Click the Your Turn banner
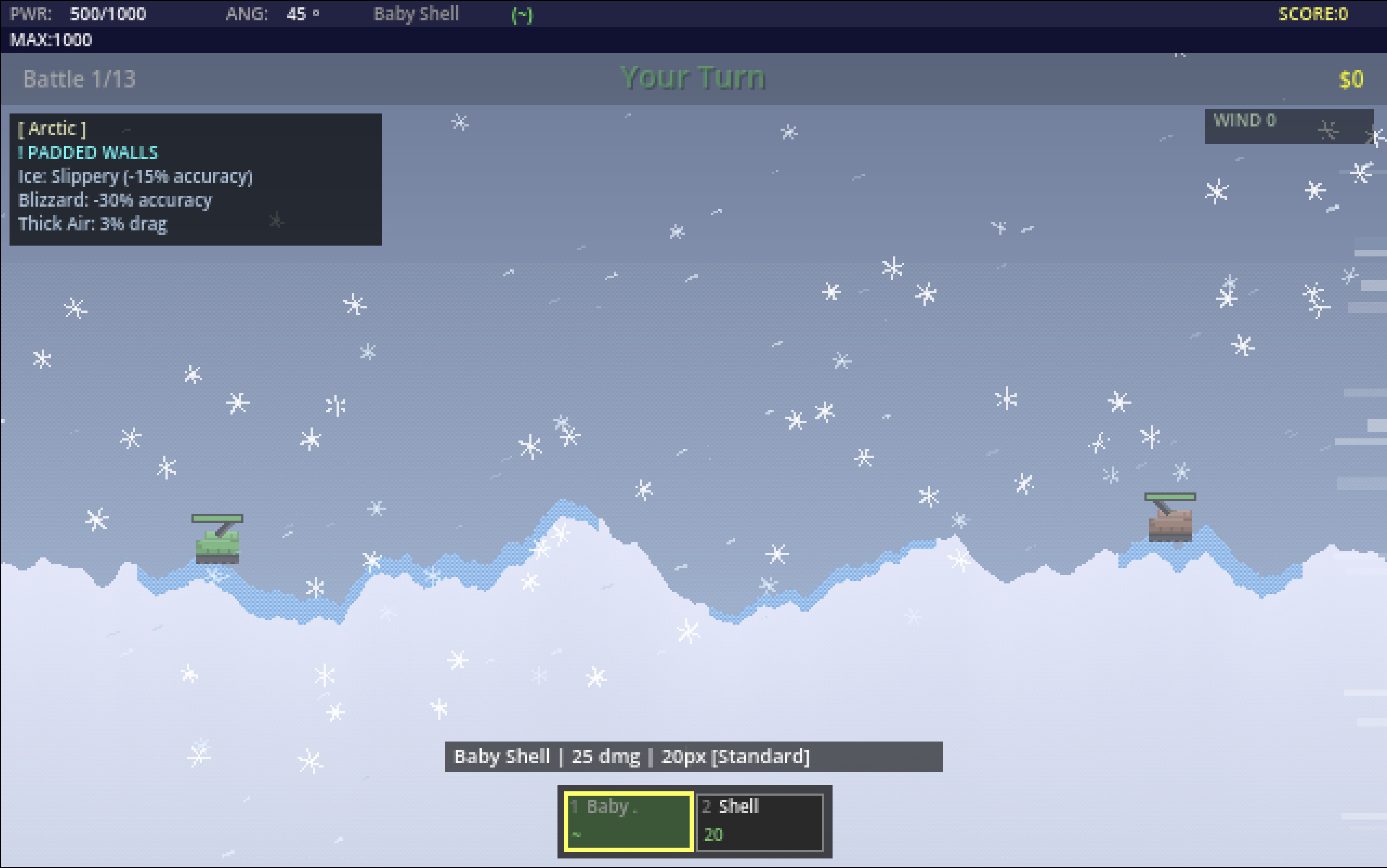Viewport: 1387px width, 868px height. (x=693, y=77)
